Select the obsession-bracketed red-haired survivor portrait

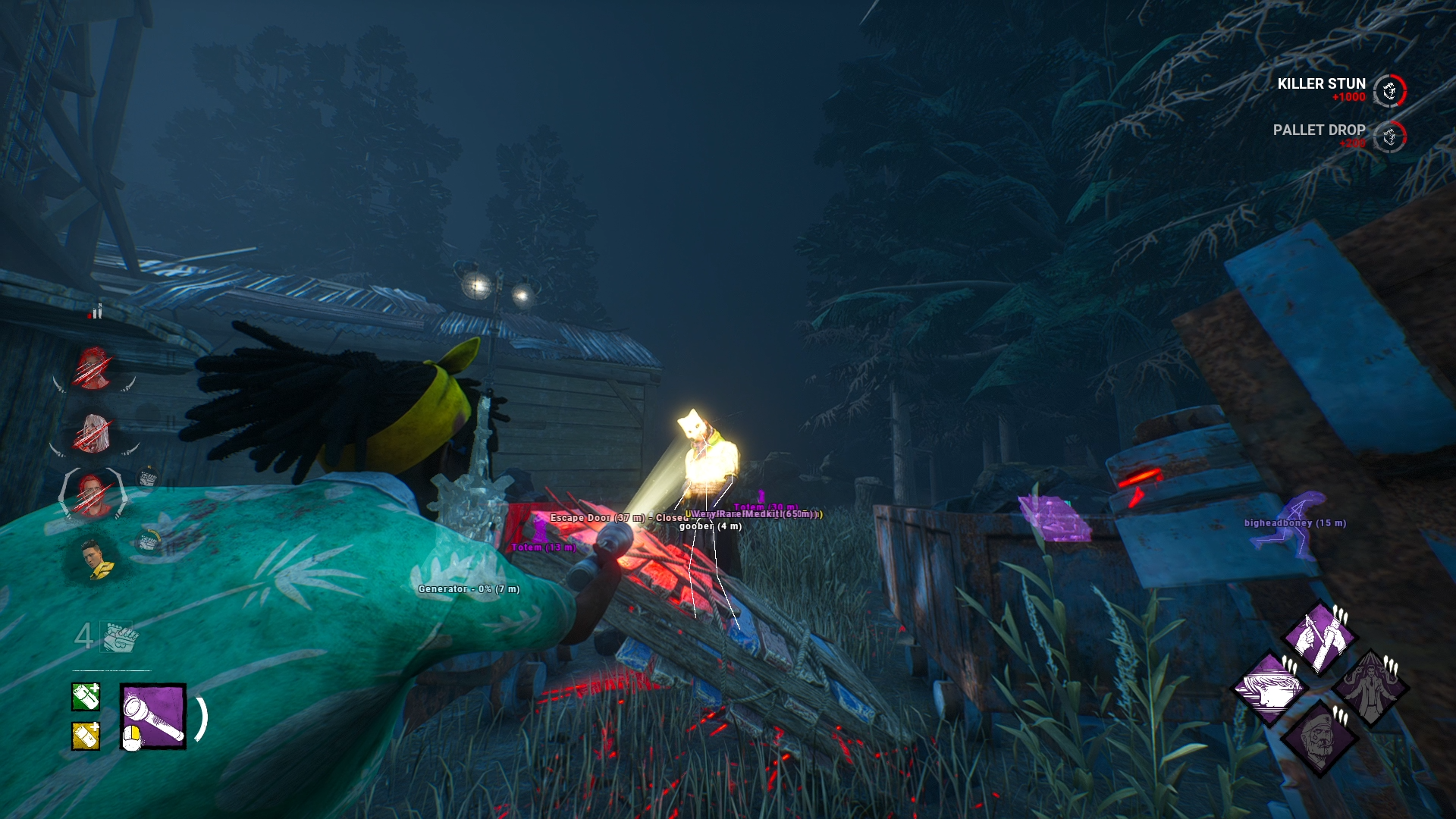coord(93,494)
